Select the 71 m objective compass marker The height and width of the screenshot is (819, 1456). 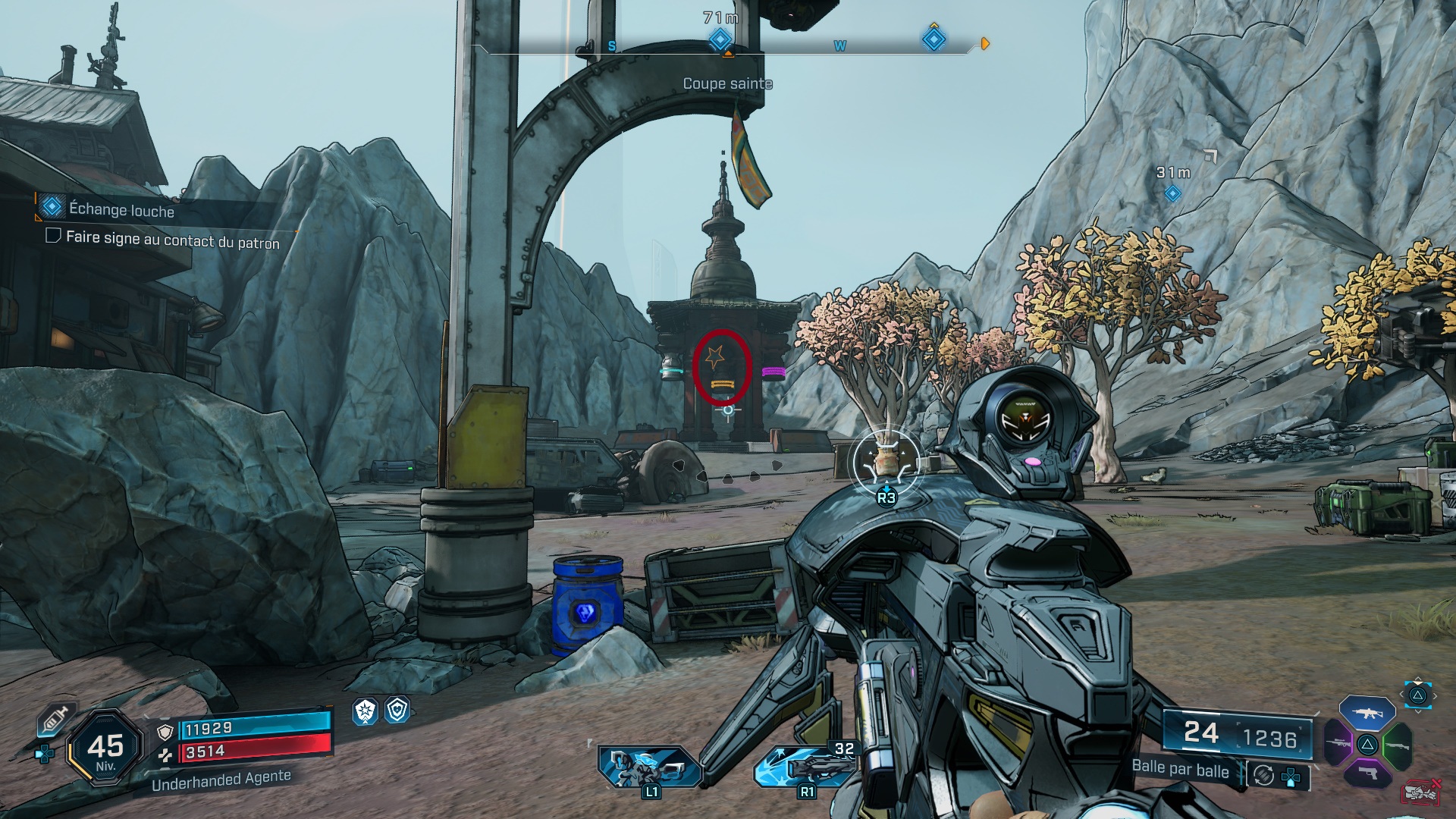click(x=720, y=39)
